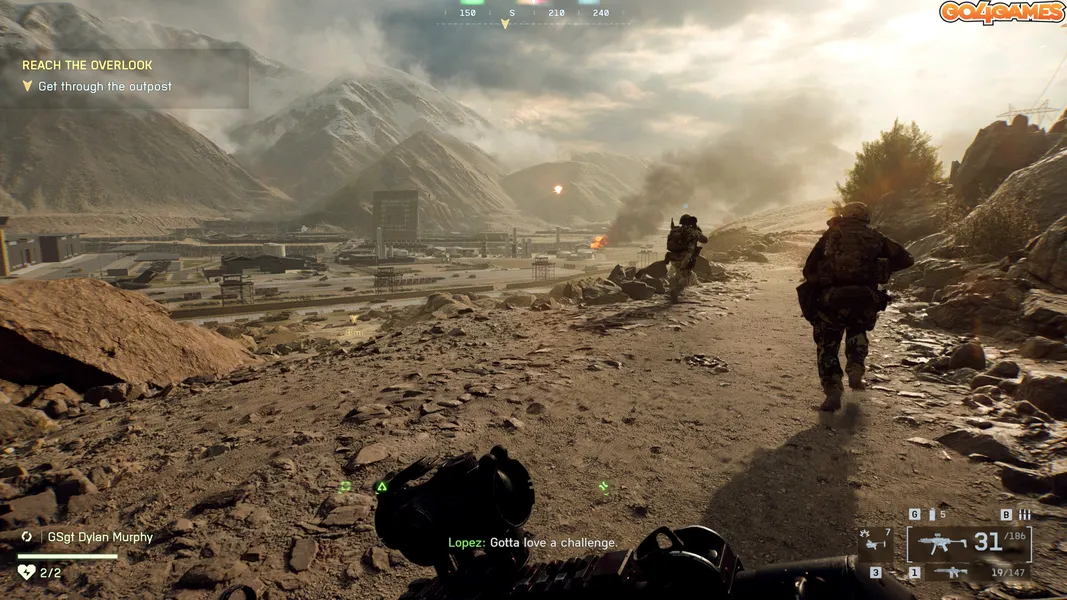Click the yellow objective waypoint marker
This screenshot has height=600, width=1067.
tap(354, 321)
